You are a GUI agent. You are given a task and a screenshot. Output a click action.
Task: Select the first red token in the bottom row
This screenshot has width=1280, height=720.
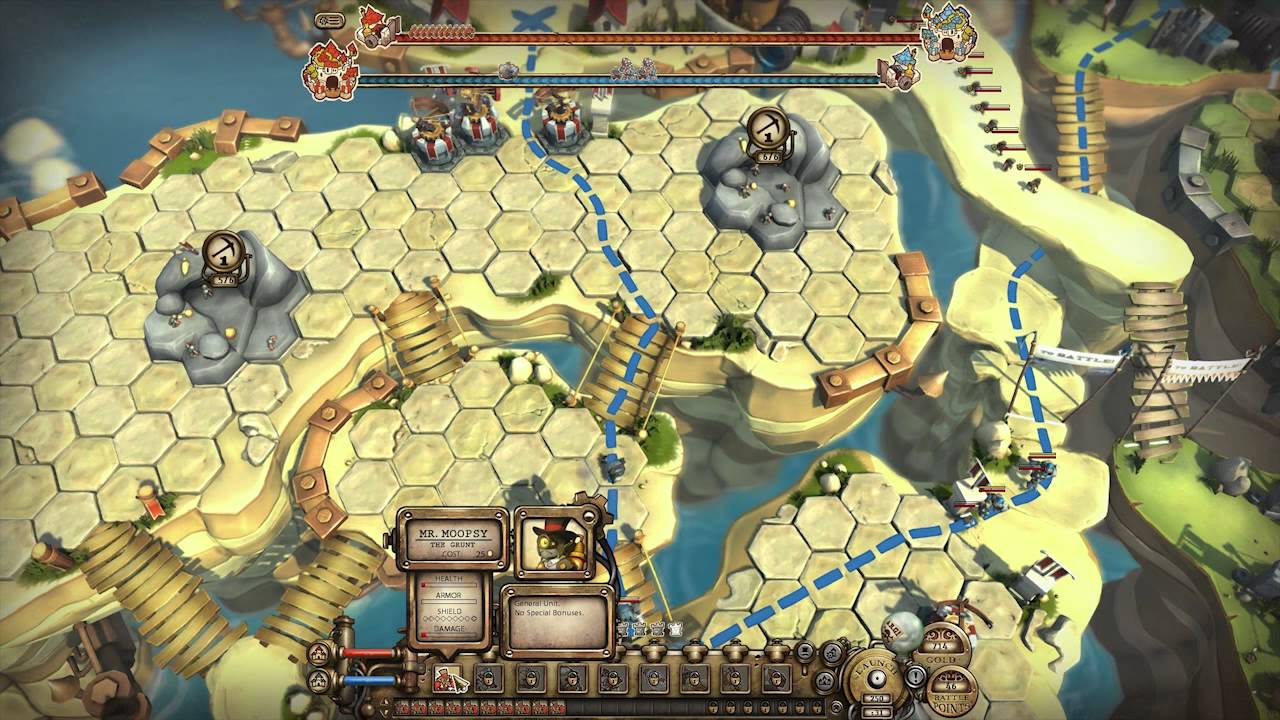coord(404,707)
